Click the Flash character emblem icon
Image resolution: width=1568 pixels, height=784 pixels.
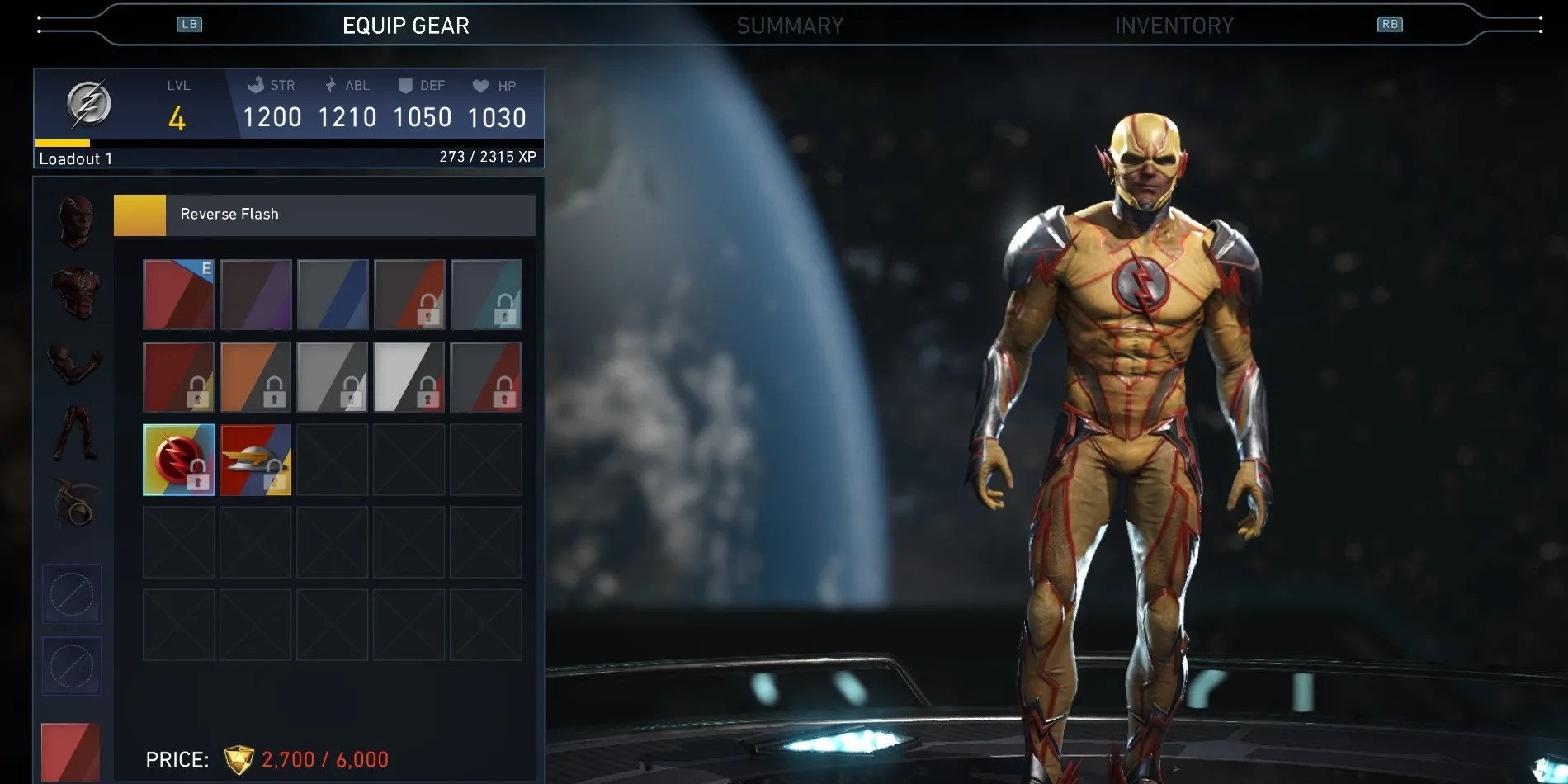point(88,104)
